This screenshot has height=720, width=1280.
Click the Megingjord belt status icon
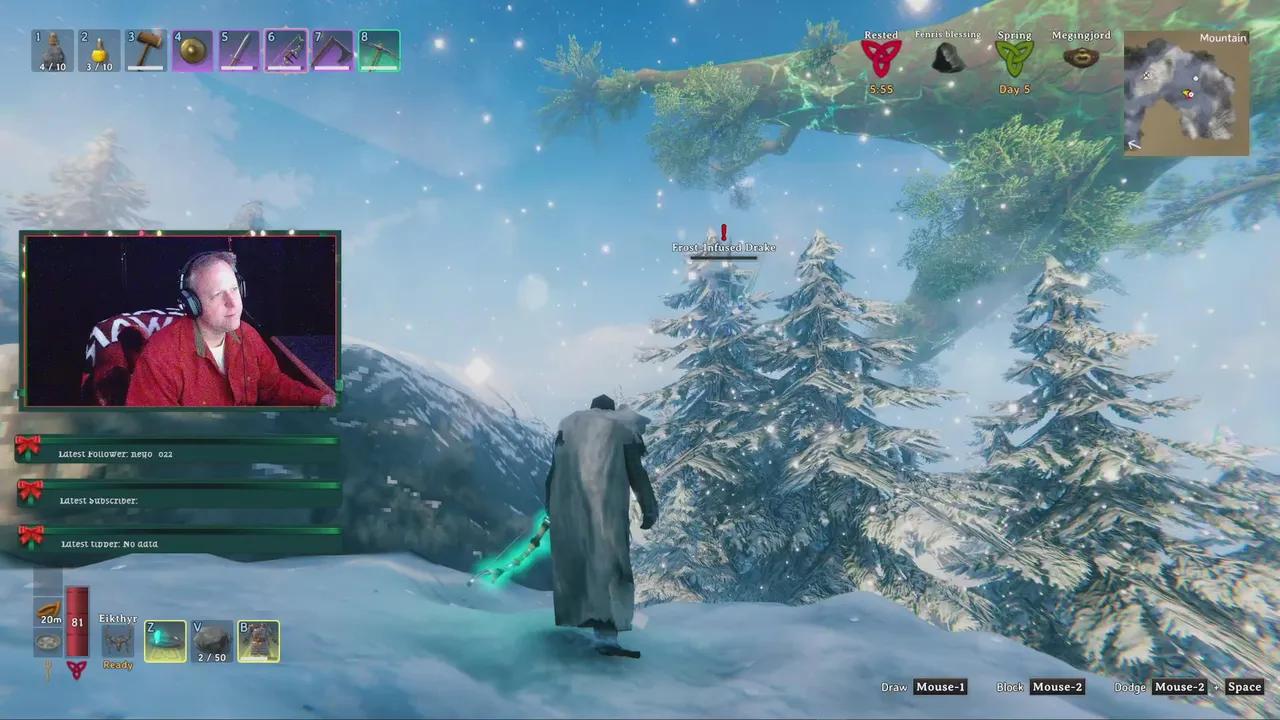click(x=1080, y=57)
